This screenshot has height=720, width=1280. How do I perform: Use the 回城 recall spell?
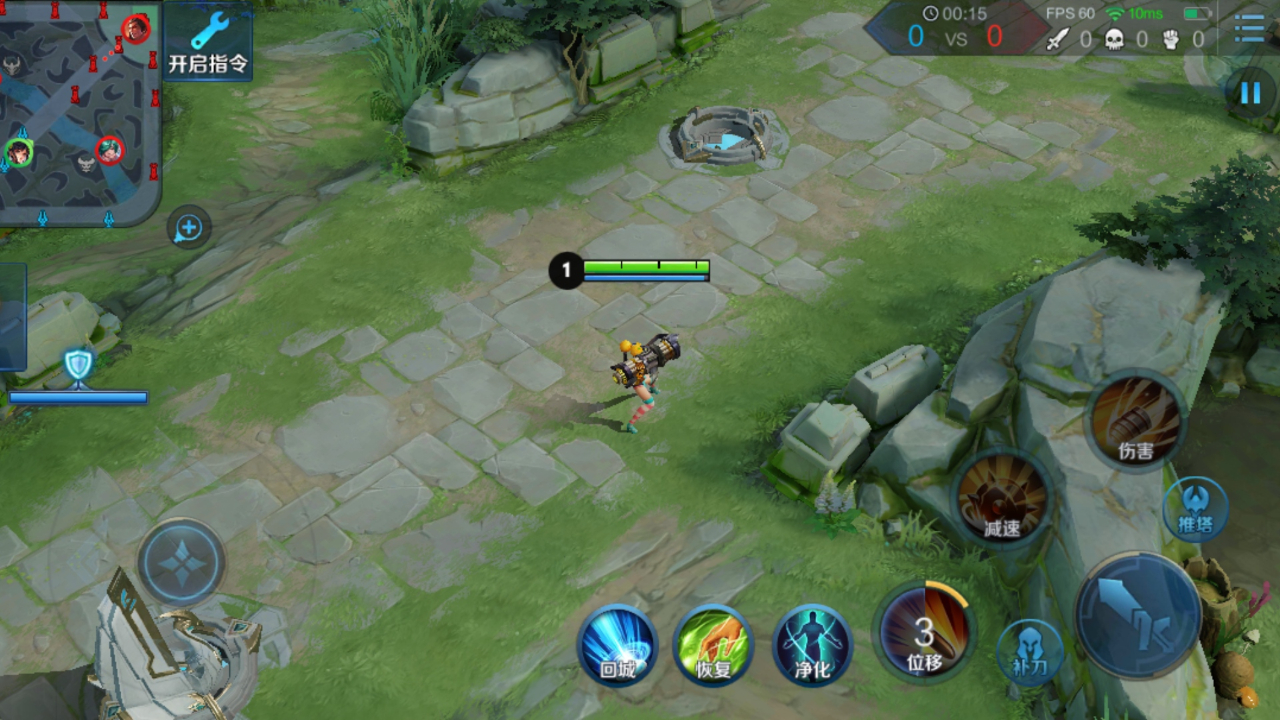[x=618, y=645]
